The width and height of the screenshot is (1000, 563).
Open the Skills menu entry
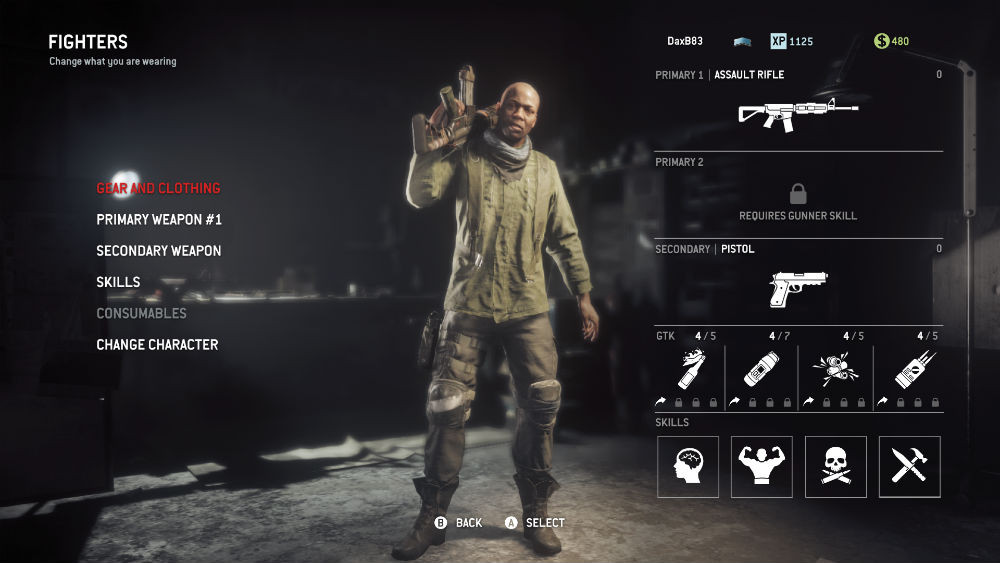118,282
